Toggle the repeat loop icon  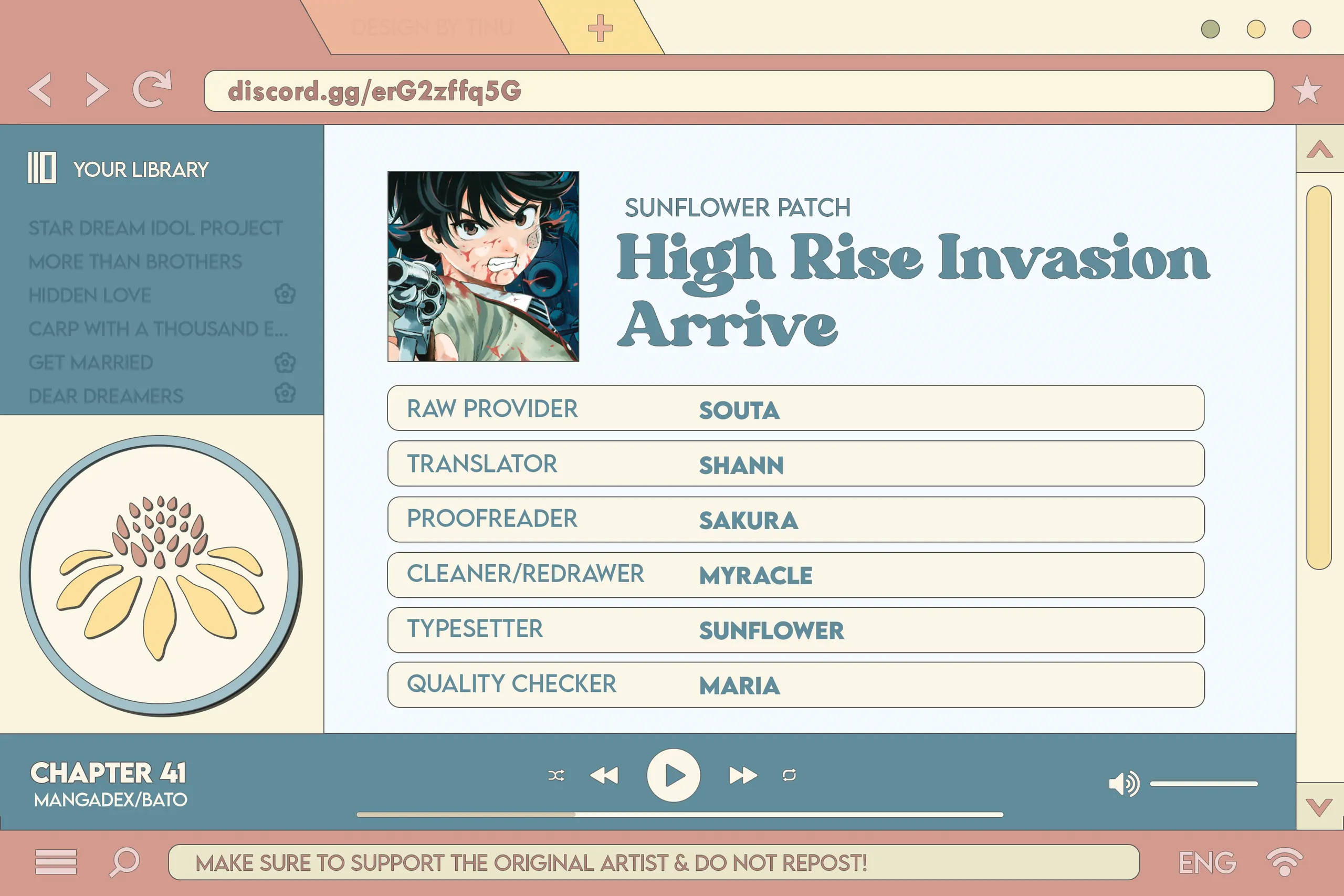click(789, 775)
